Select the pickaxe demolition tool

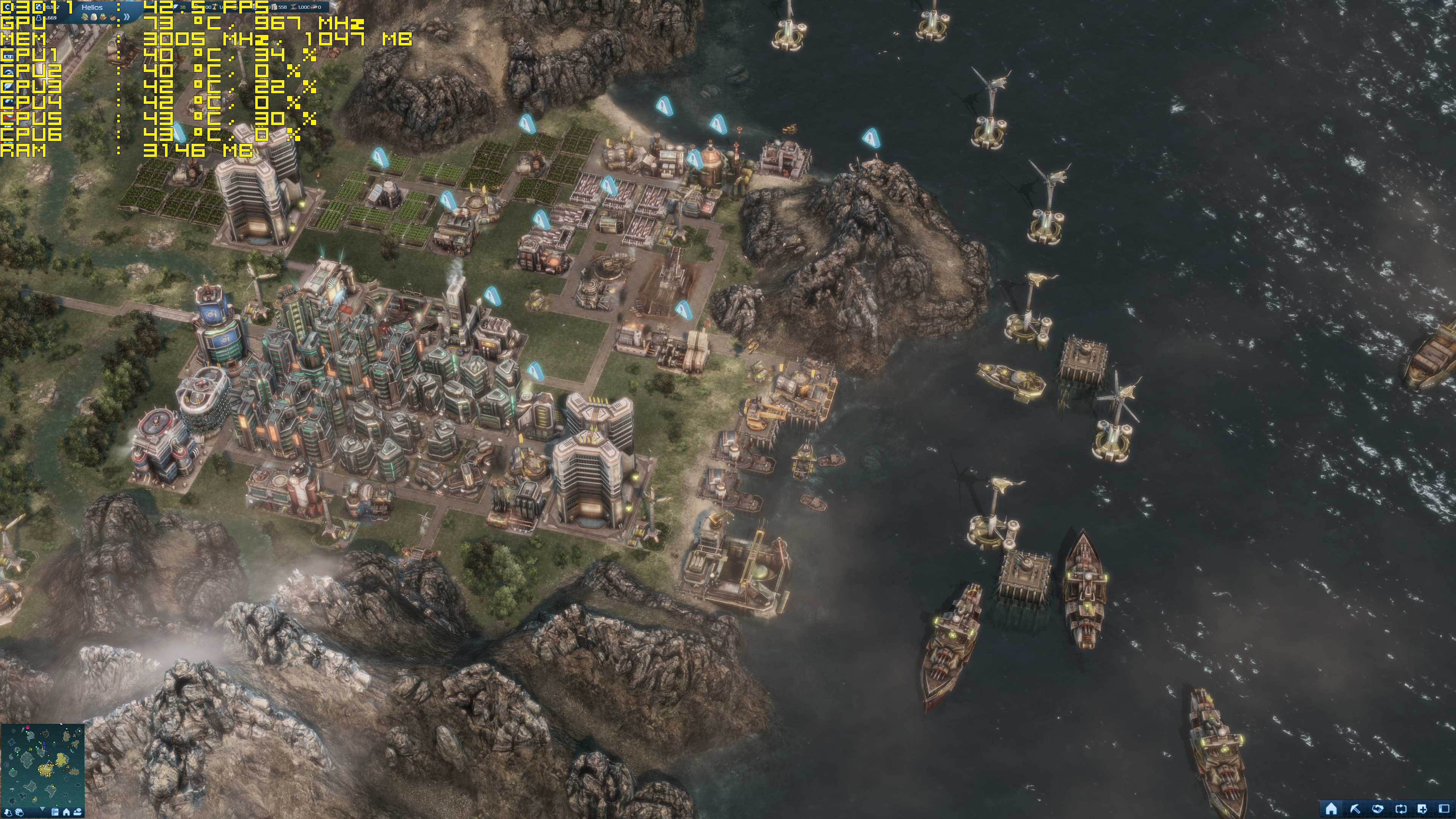tap(1355, 809)
